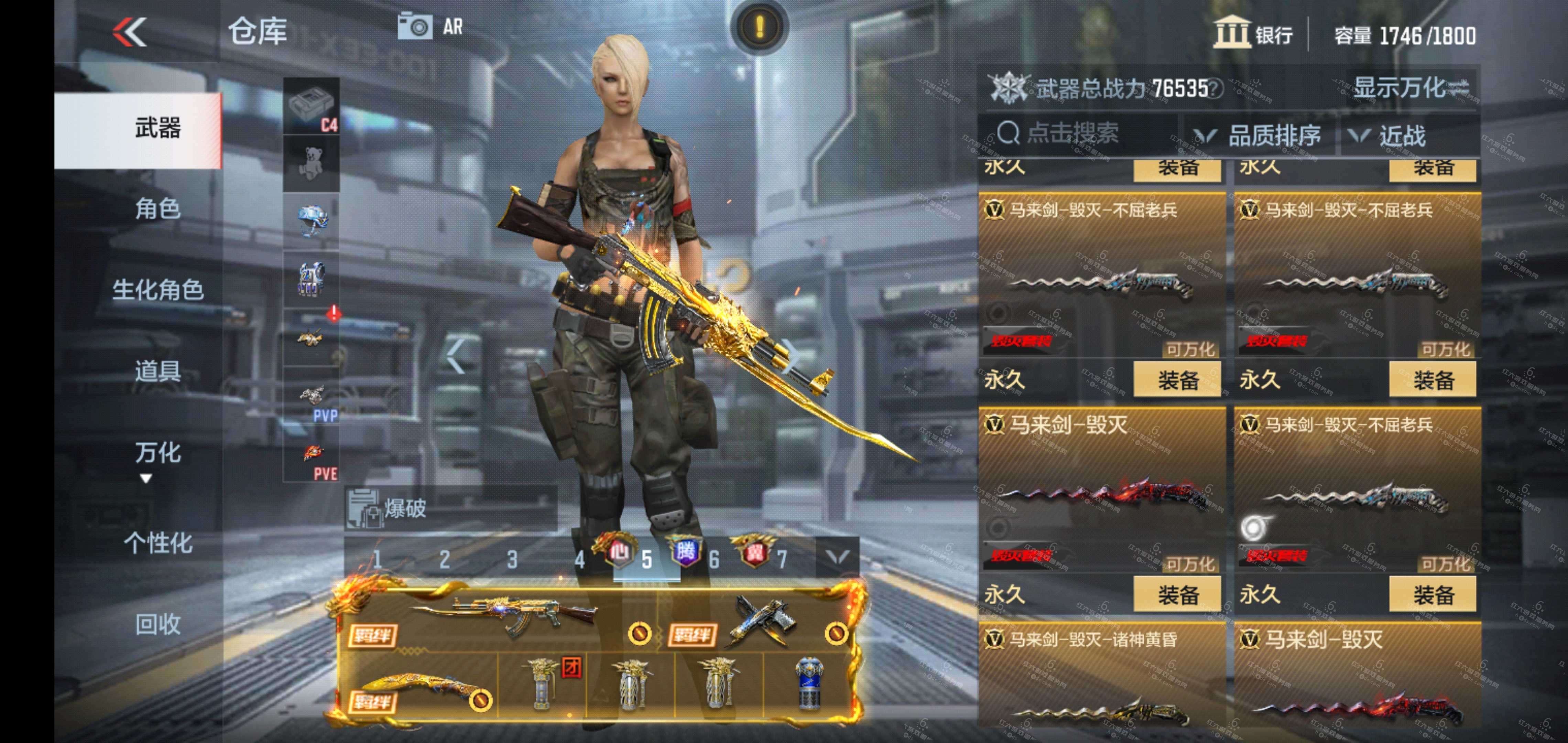The image size is (1568, 743).
Task: Select the C4 equipment slot
Action: pyautogui.click(x=312, y=106)
